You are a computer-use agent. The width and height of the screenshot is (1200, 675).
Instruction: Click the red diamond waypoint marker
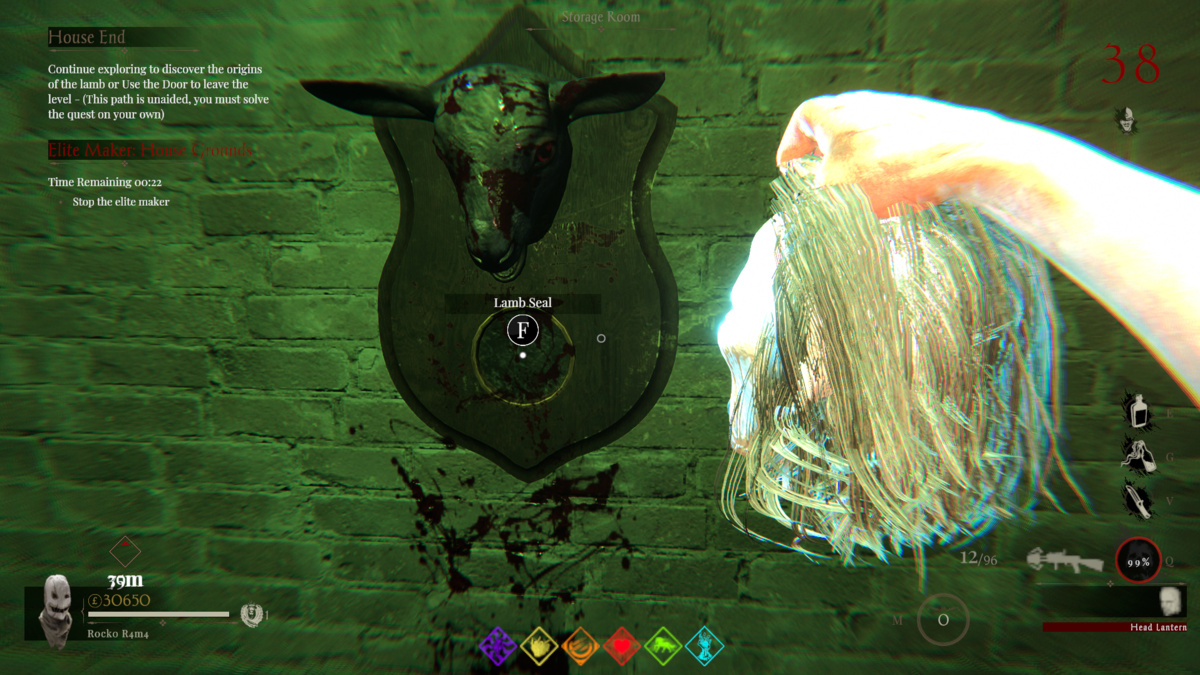[125, 551]
